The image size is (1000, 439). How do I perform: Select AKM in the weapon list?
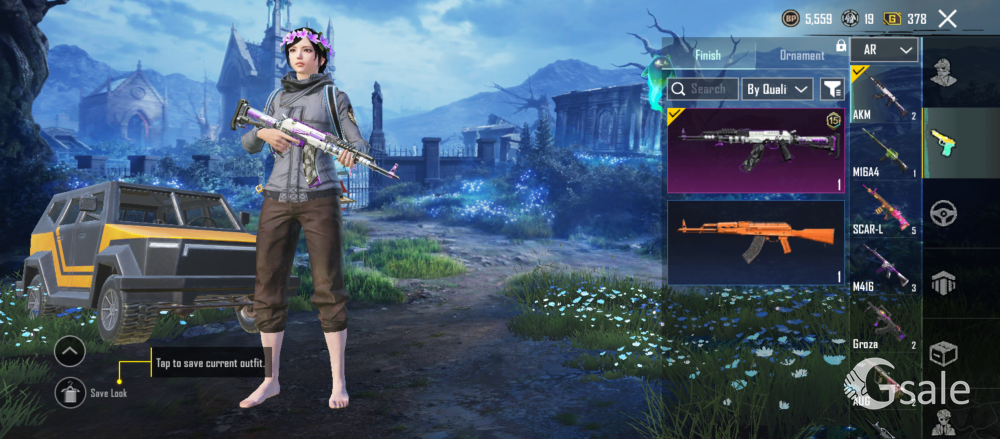885,94
